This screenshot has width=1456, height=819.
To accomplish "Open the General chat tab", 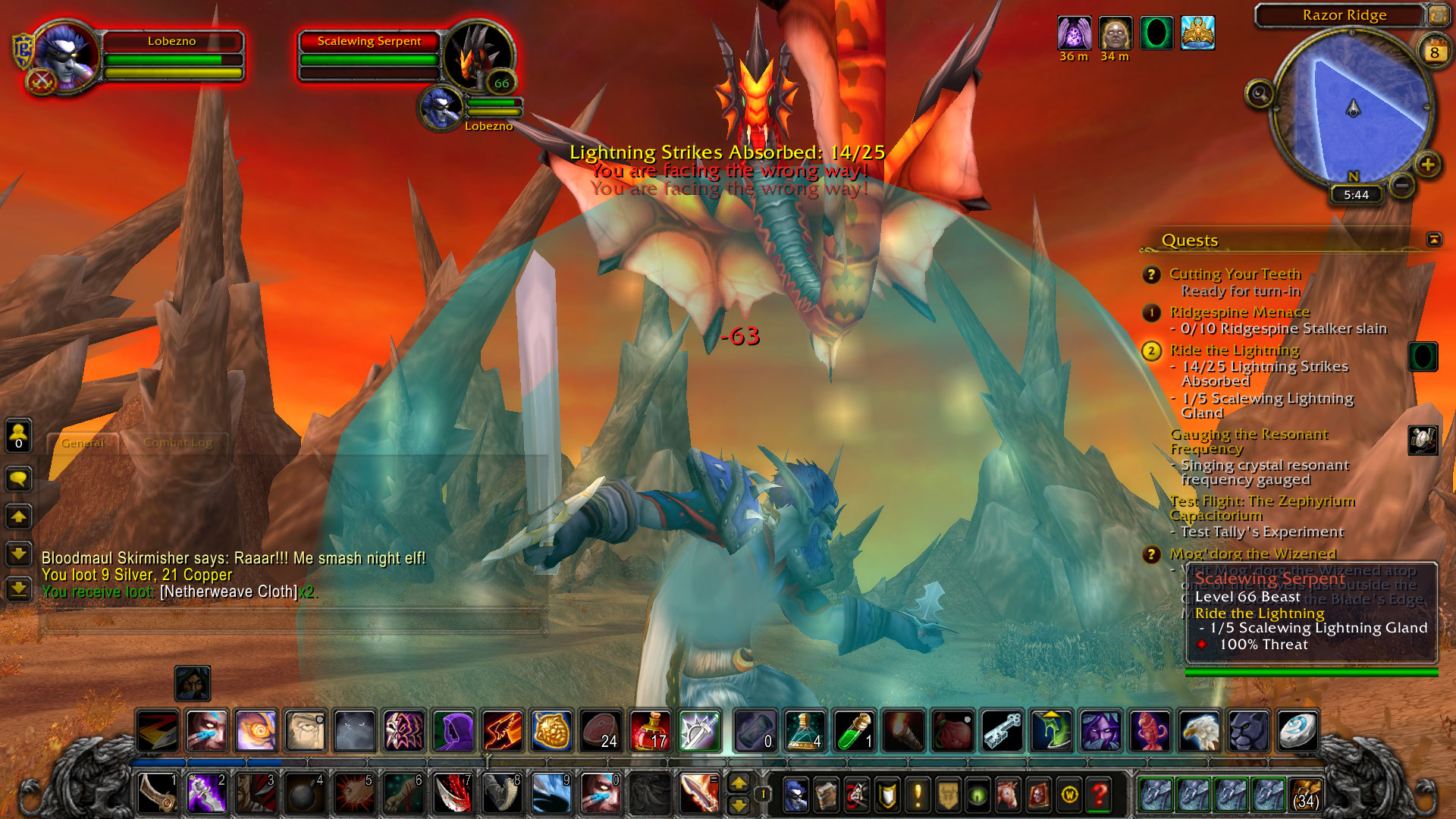I will 83,443.
